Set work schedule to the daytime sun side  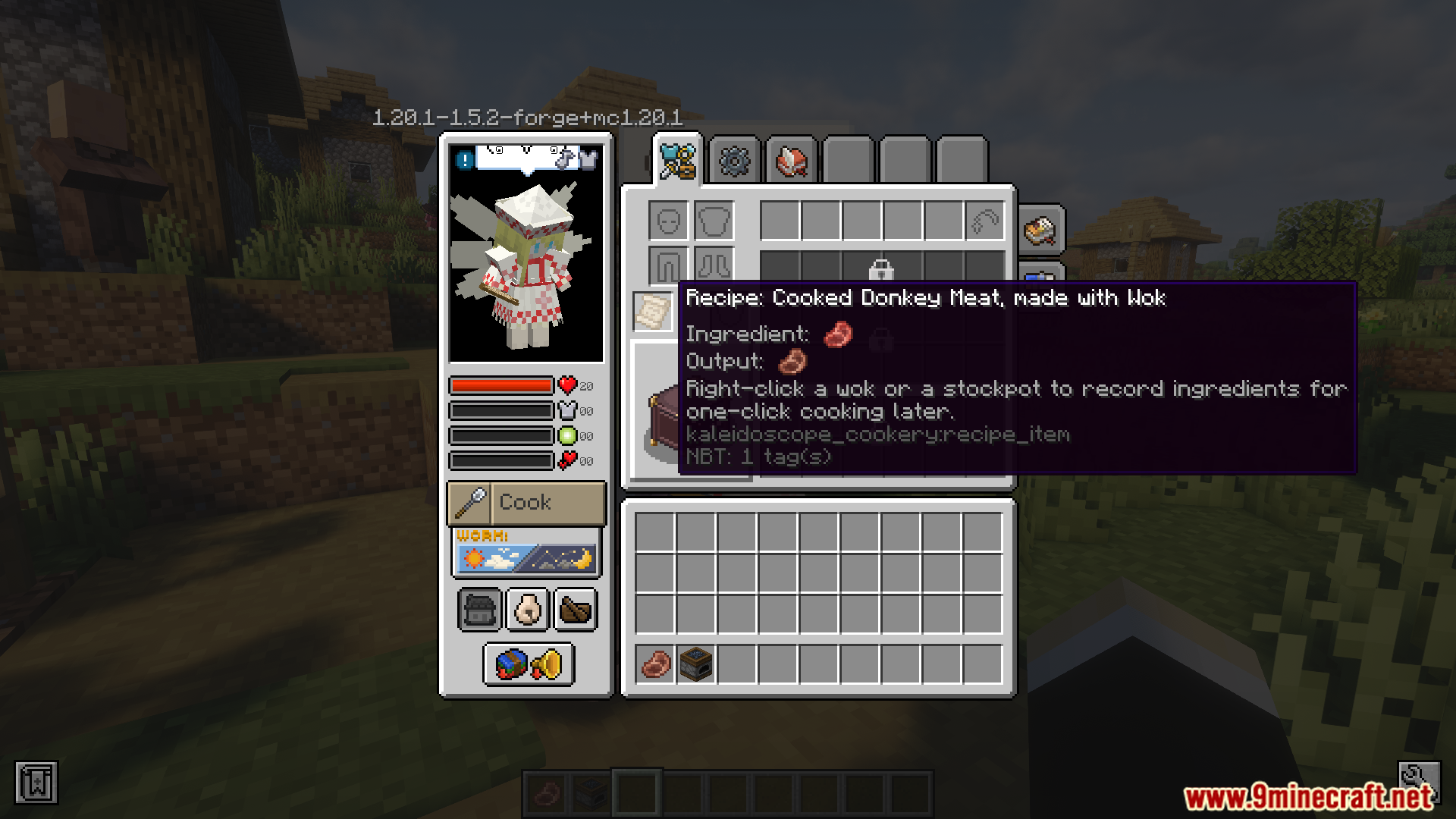474,559
